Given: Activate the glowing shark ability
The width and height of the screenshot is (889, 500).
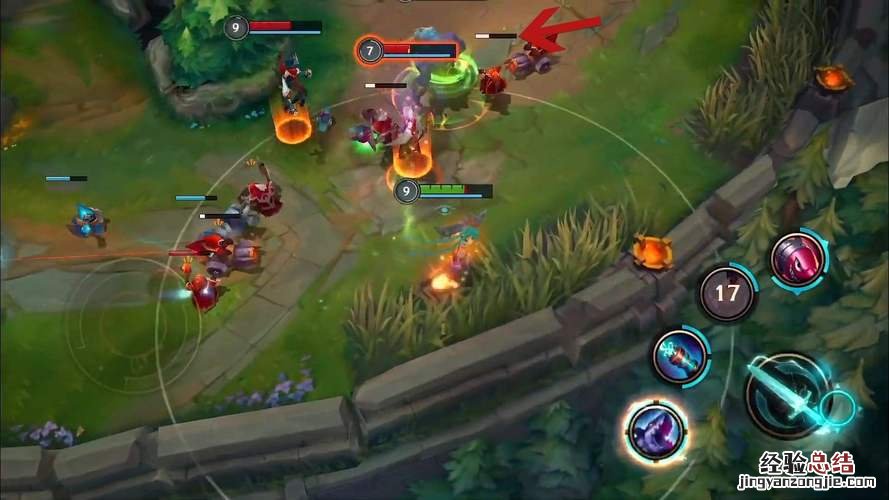Looking at the screenshot, I should click(x=655, y=430).
